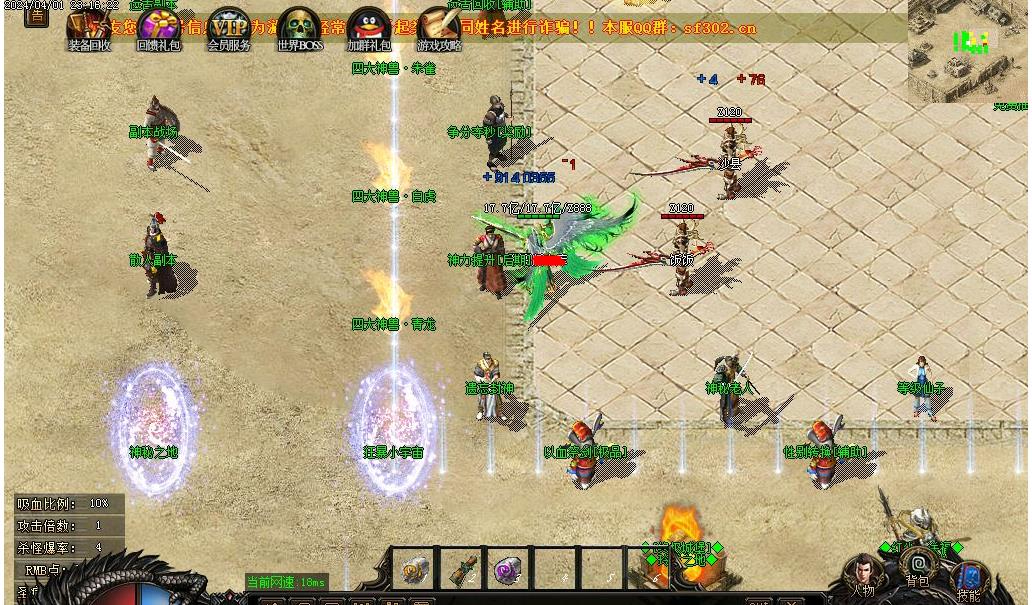Open the 装备回收 equipment recycle icon

click(88, 28)
